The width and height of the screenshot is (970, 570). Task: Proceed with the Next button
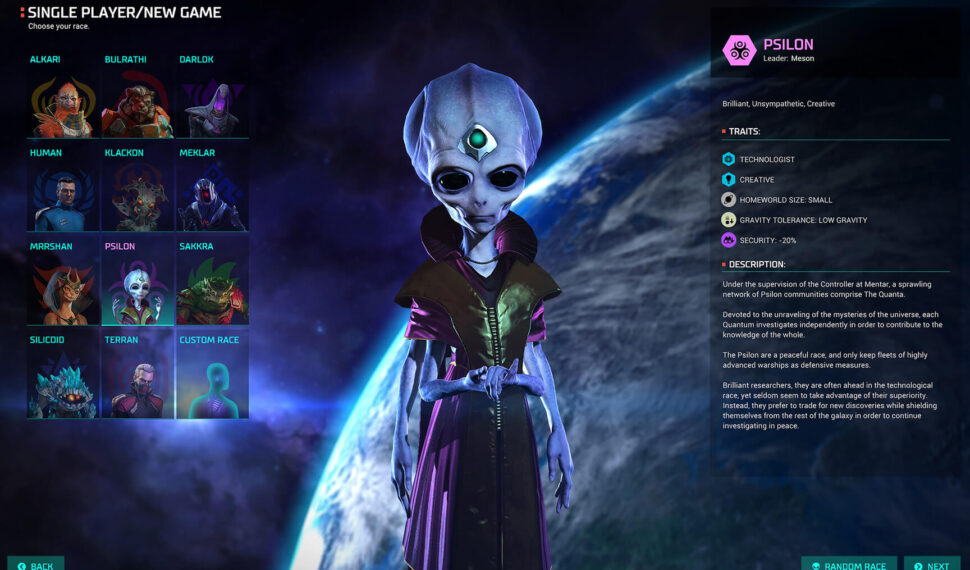[932, 565]
